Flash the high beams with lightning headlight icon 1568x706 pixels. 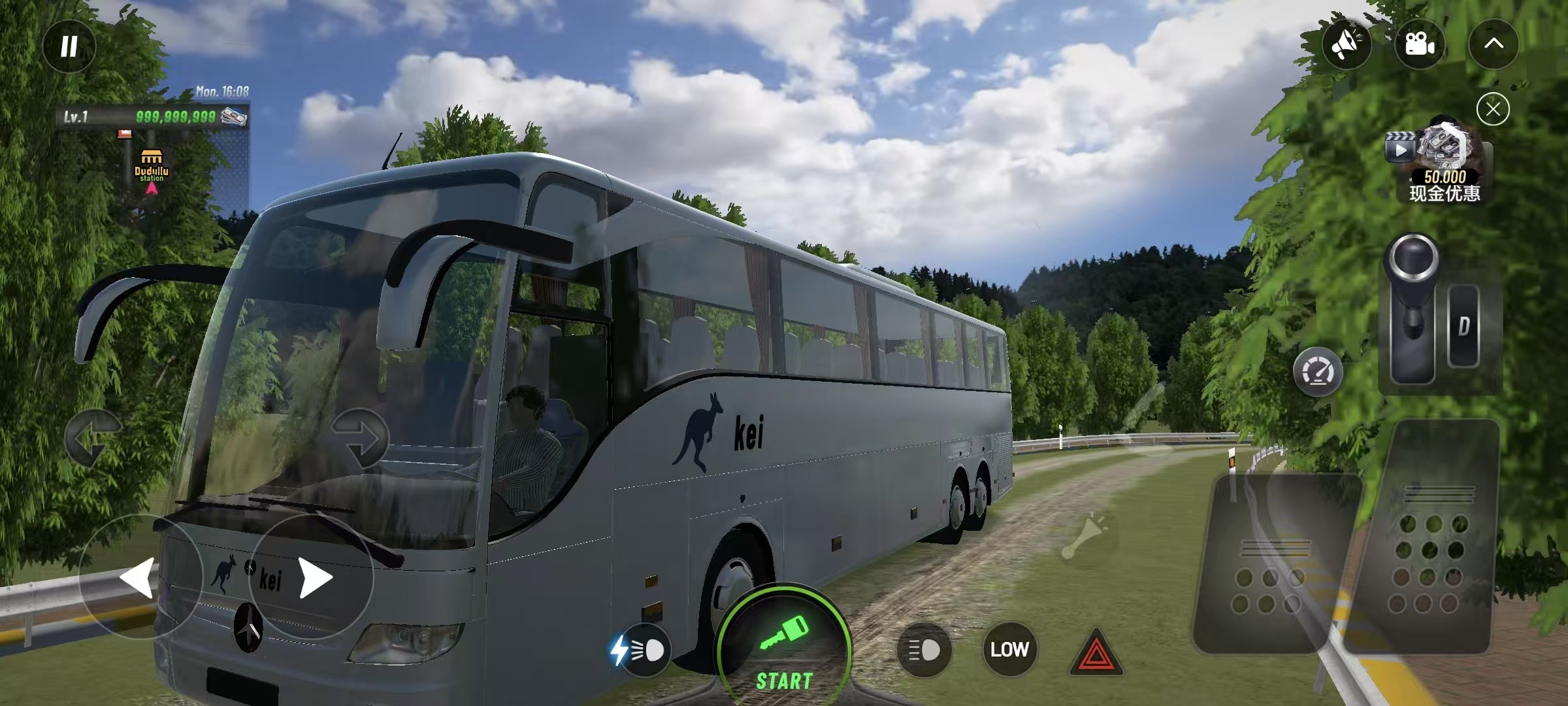pyautogui.click(x=639, y=650)
